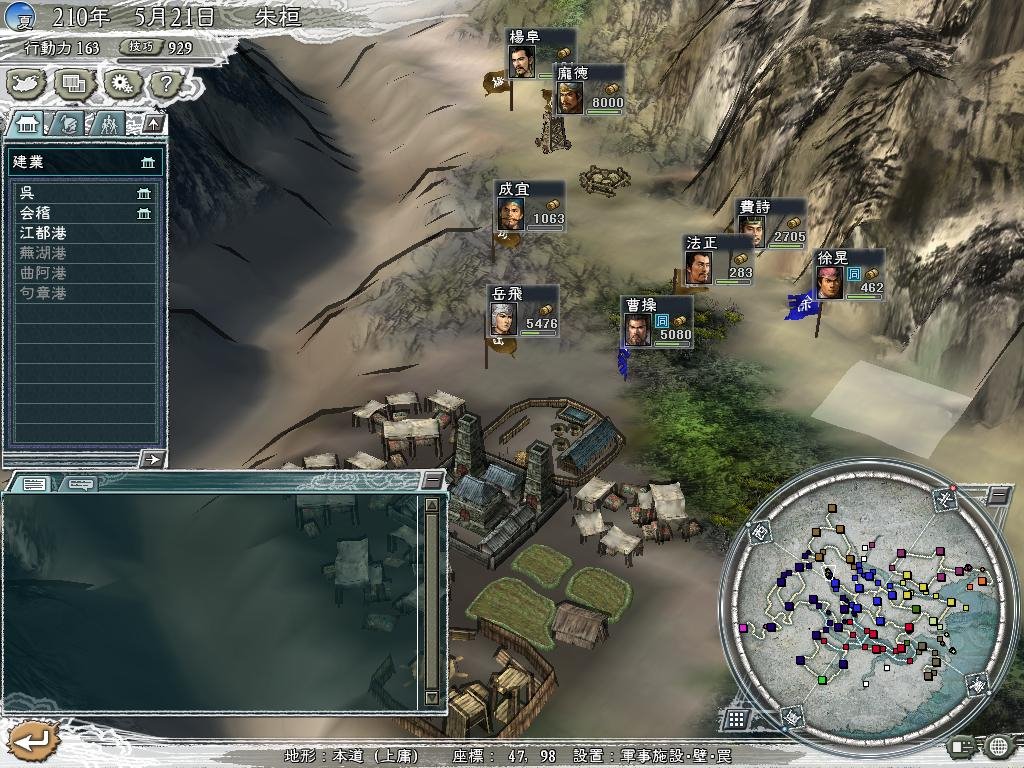Open the gear settings menu
Screen dimensions: 1024x768
coord(121,83)
